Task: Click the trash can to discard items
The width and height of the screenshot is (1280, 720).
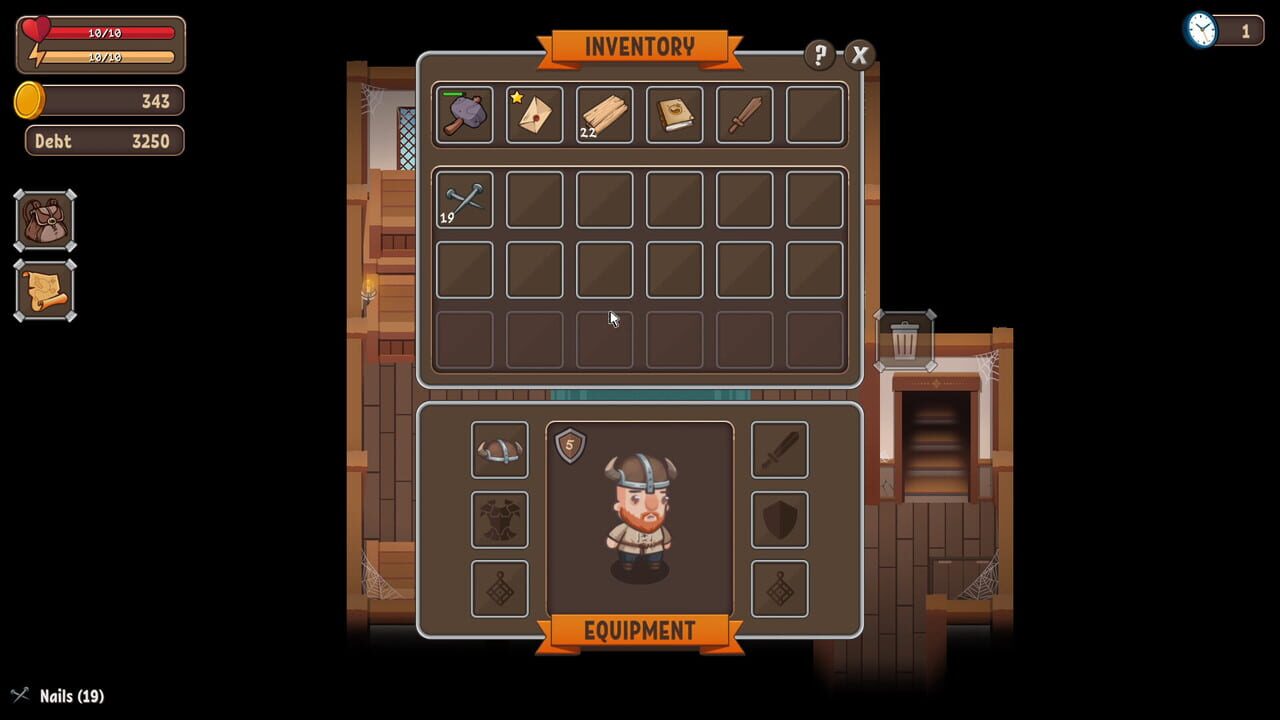Action: 906,340
